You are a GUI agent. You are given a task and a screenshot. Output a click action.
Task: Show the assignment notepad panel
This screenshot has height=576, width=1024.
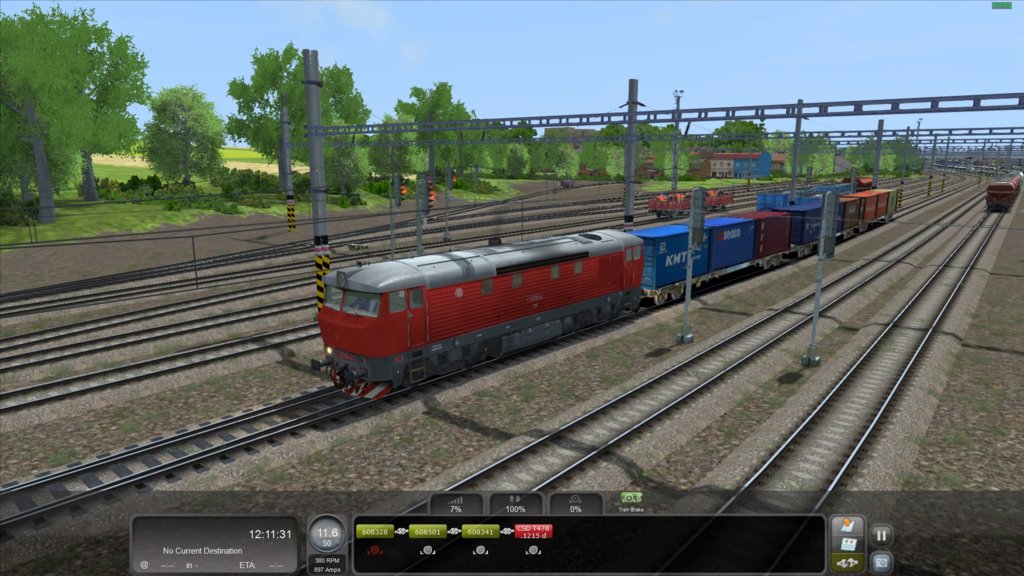[847, 545]
